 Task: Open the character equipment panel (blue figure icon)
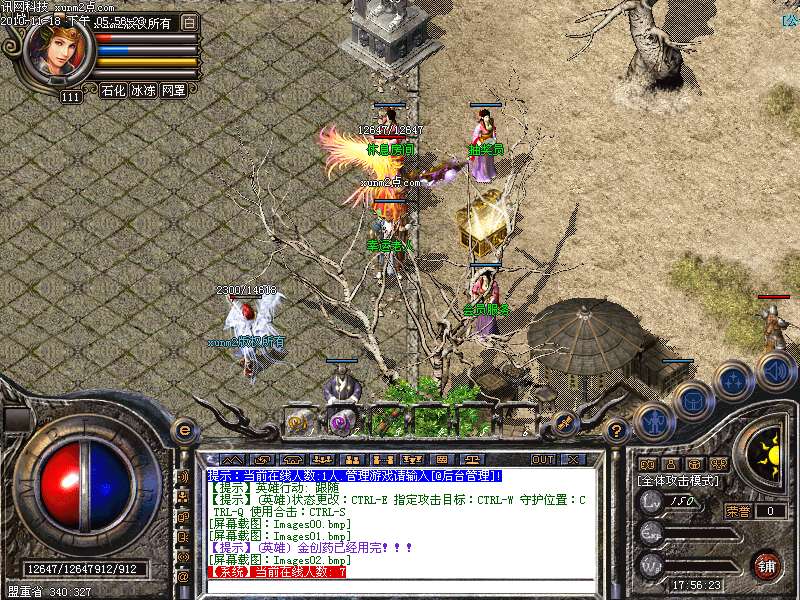[x=654, y=422]
